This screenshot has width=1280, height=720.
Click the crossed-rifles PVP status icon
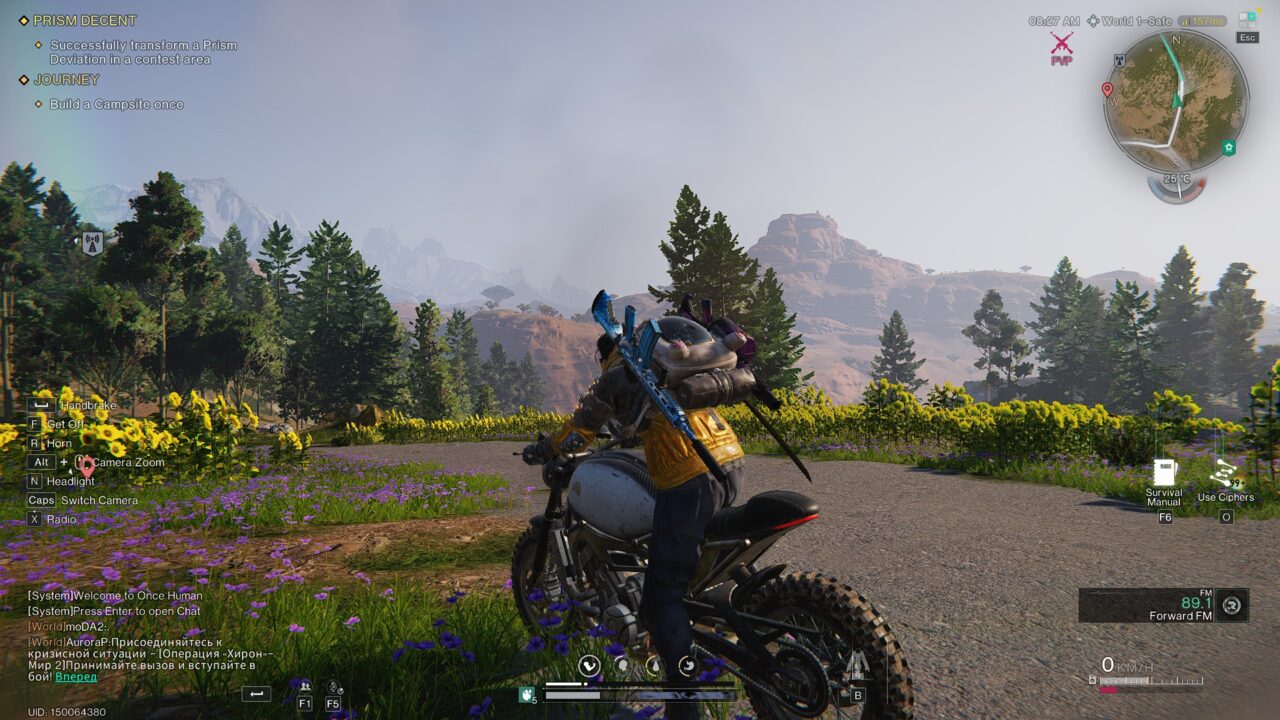pyautogui.click(x=1061, y=43)
